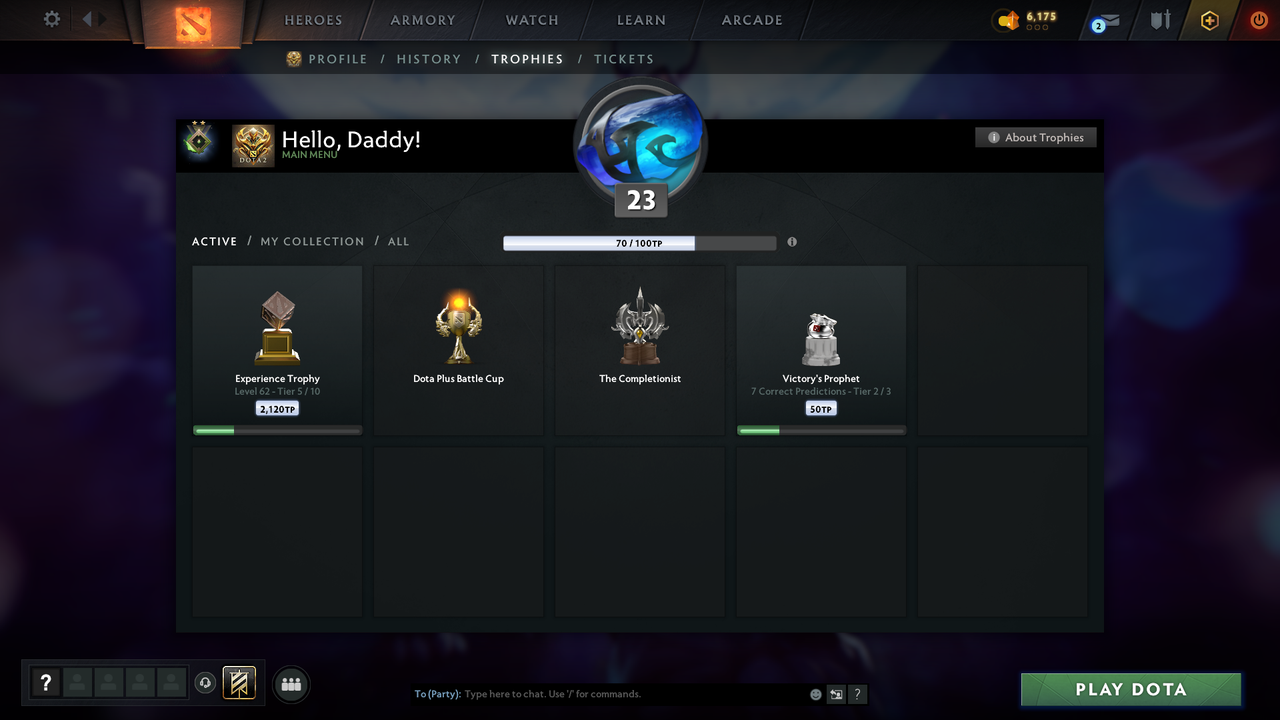Click the emoticon smiley icon in chat bar
The width and height of the screenshot is (1280, 720).
[x=815, y=693]
